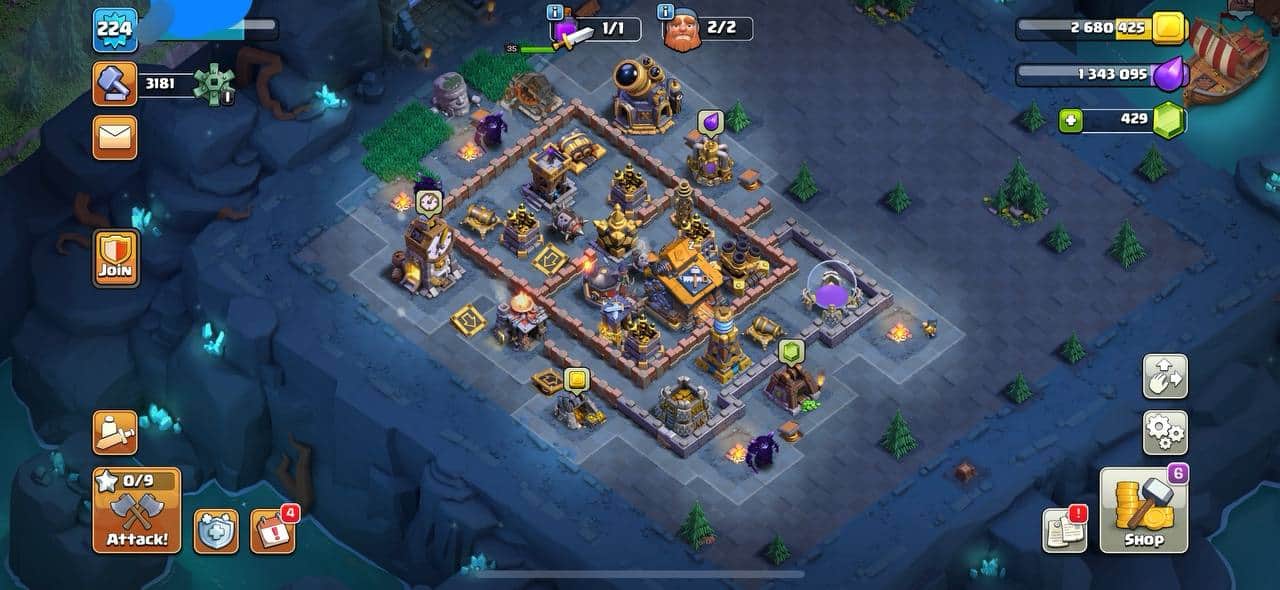Open the calendar events icon
1280x590 pixels.
click(x=271, y=530)
